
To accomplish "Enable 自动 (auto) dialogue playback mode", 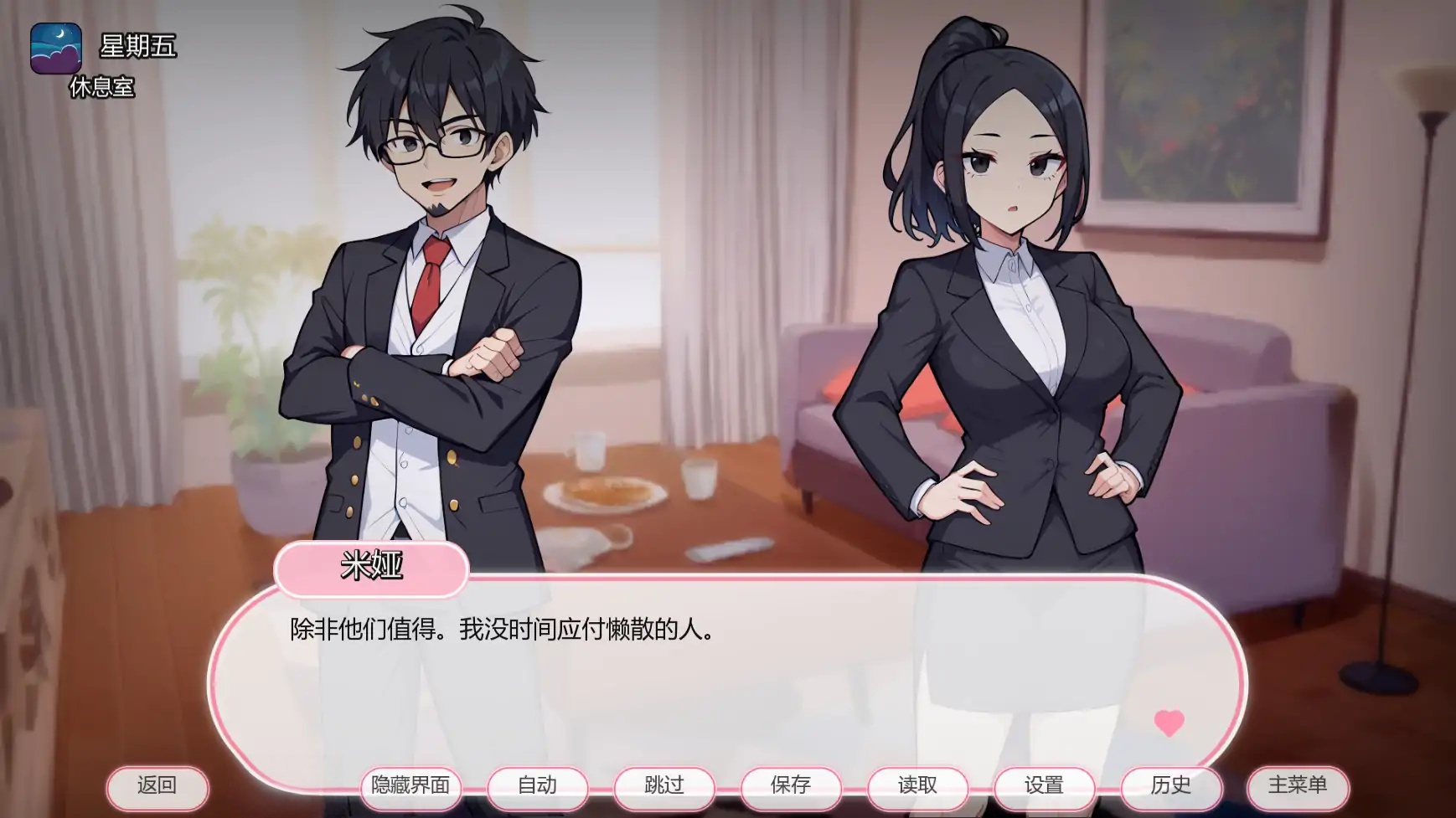I will 536,787.
